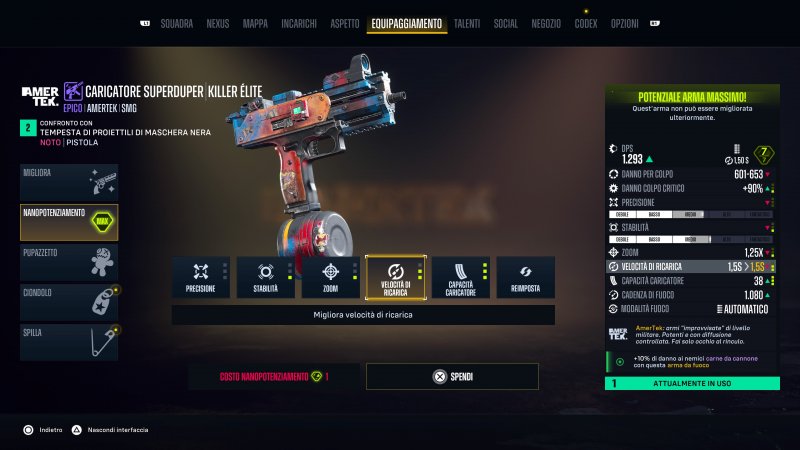Open the Codex tab

click(x=586, y=23)
